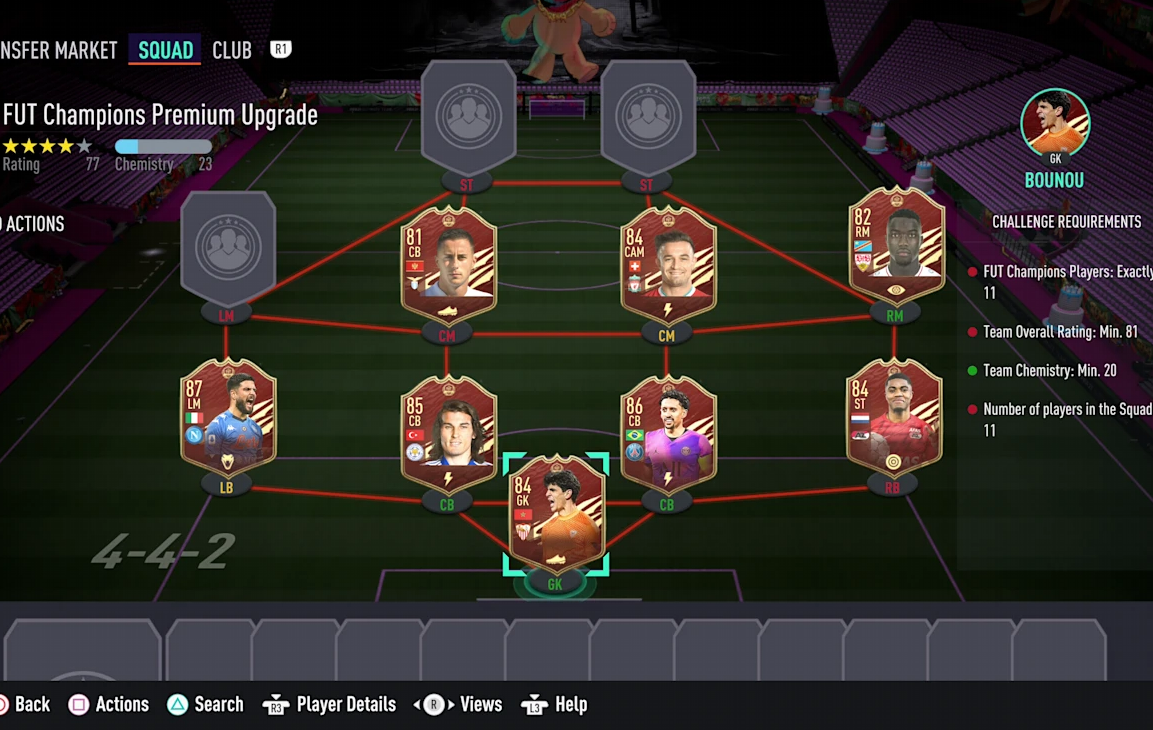Open Bounou's portrait in the side panel

click(x=1054, y=122)
